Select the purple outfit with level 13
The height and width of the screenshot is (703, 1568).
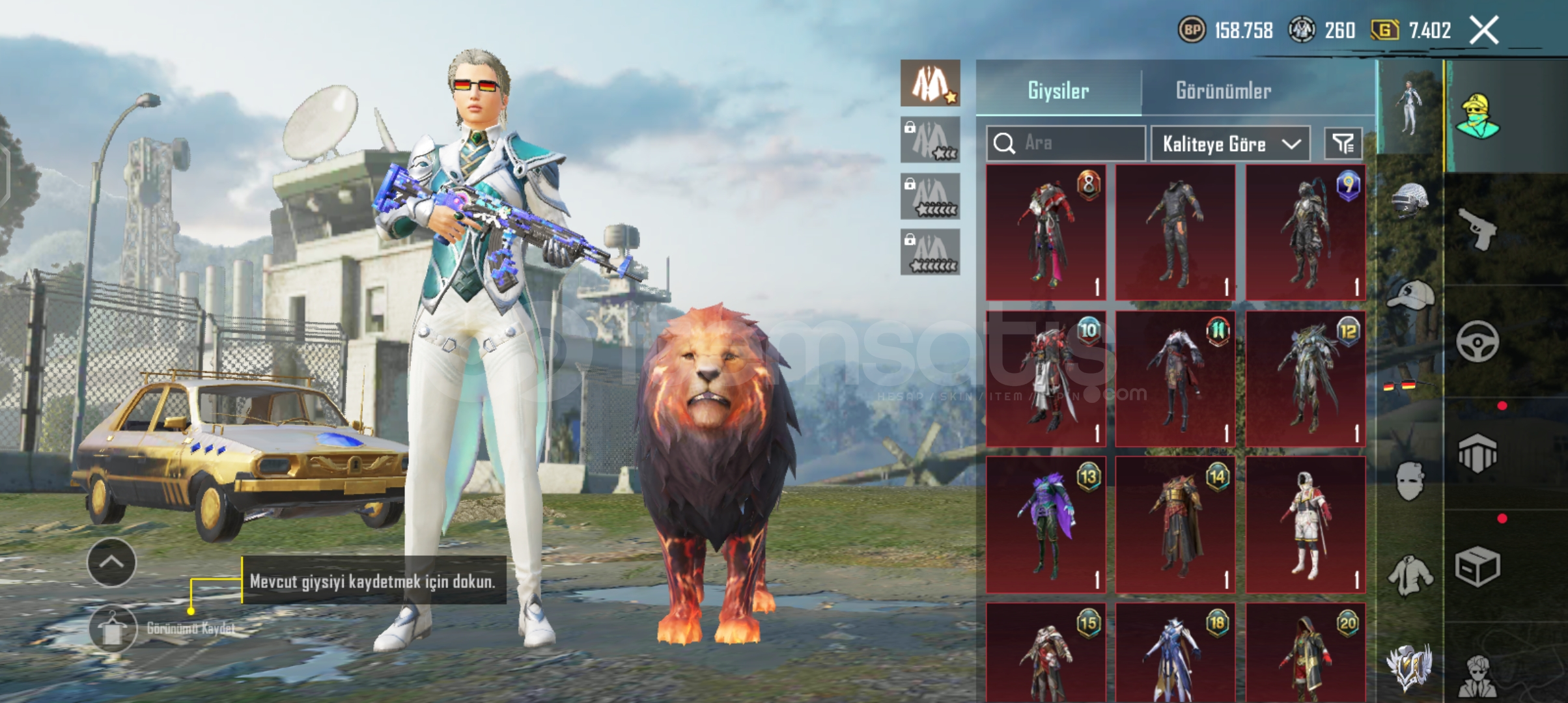click(x=1046, y=525)
